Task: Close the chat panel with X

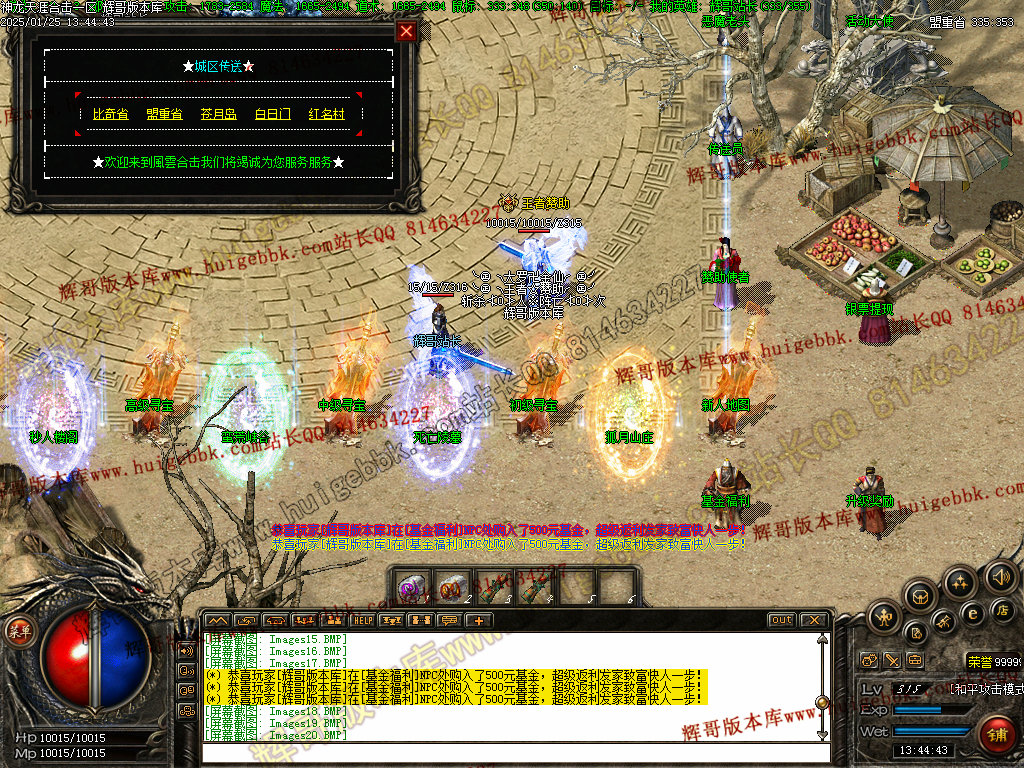Action: (x=814, y=620)
